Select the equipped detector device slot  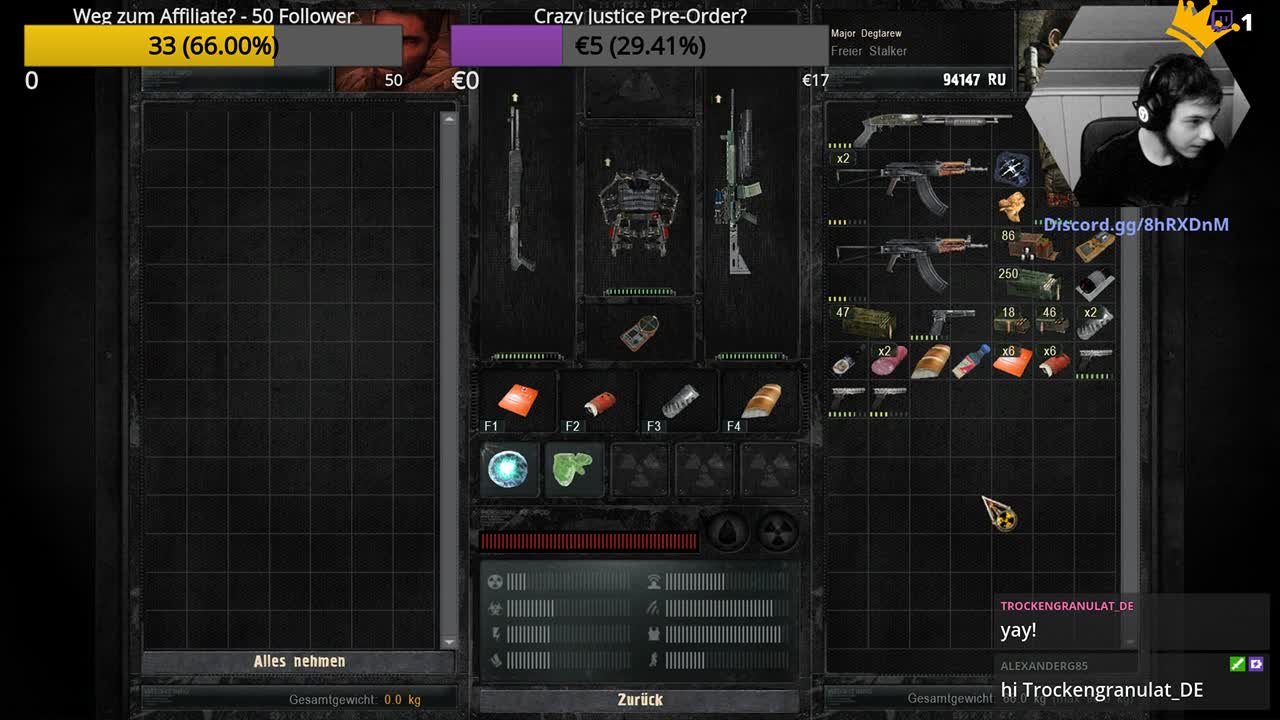coord(639,332)
